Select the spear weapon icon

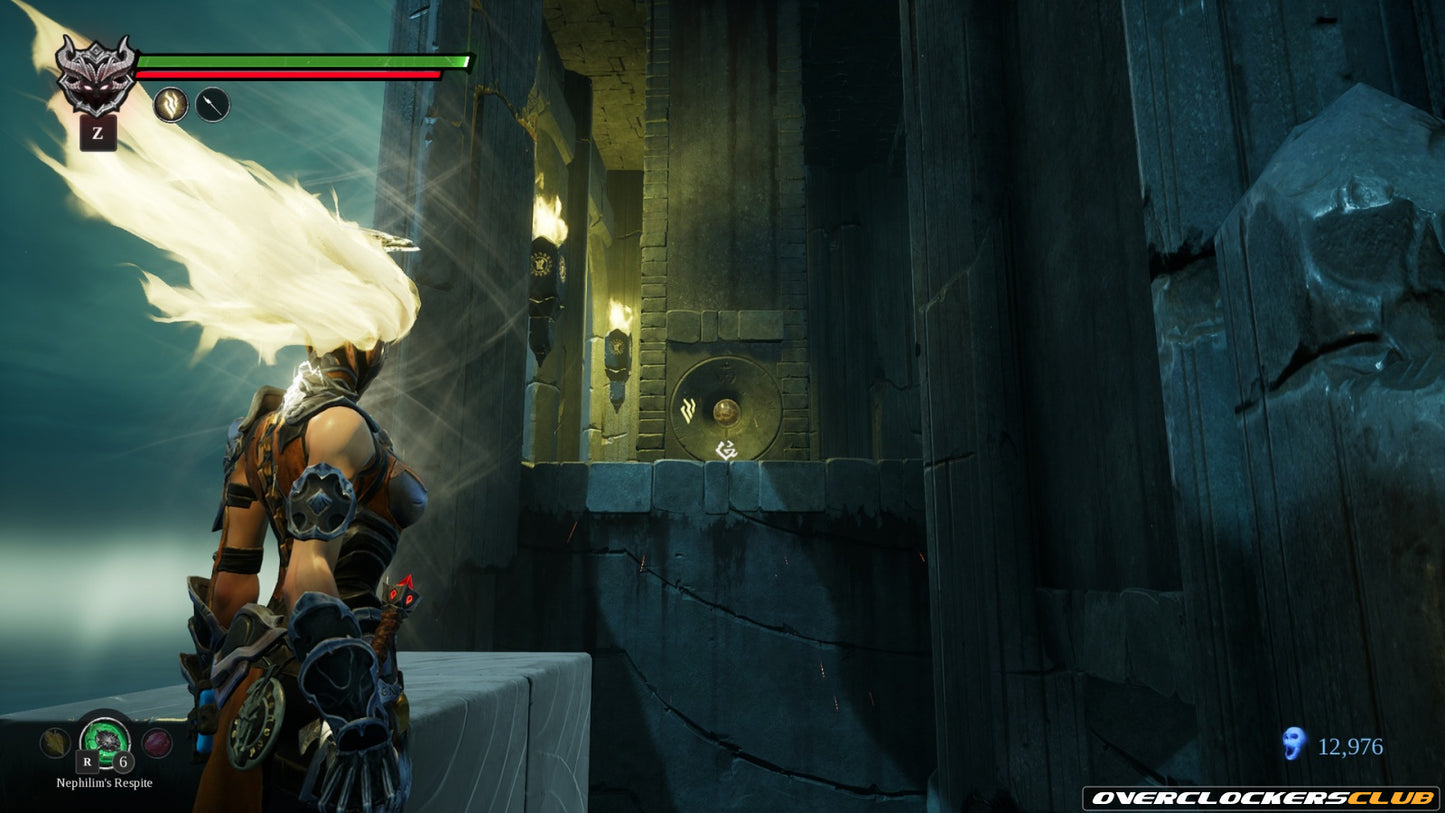pyautogui.click(x=212, y=104)
